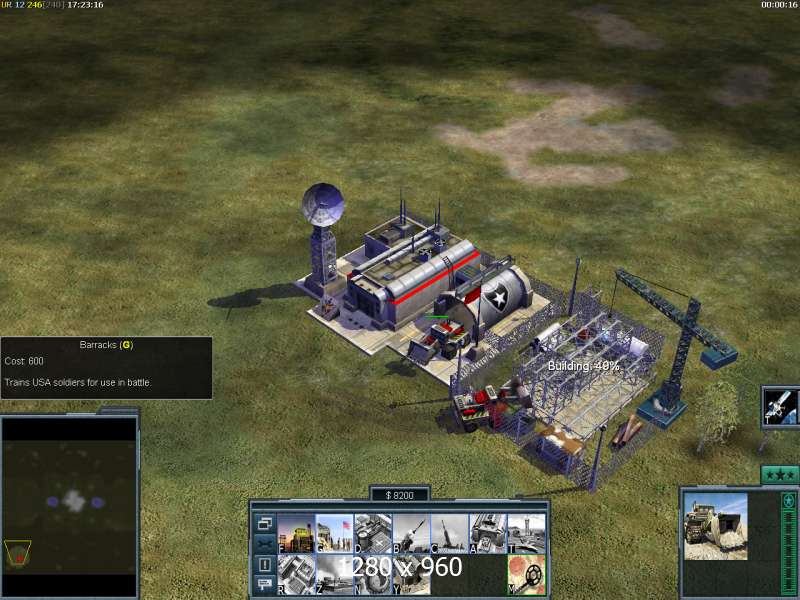Click the exclamation mark button
Viewport: 800px width, 600px height.
(x=265, y=565)
